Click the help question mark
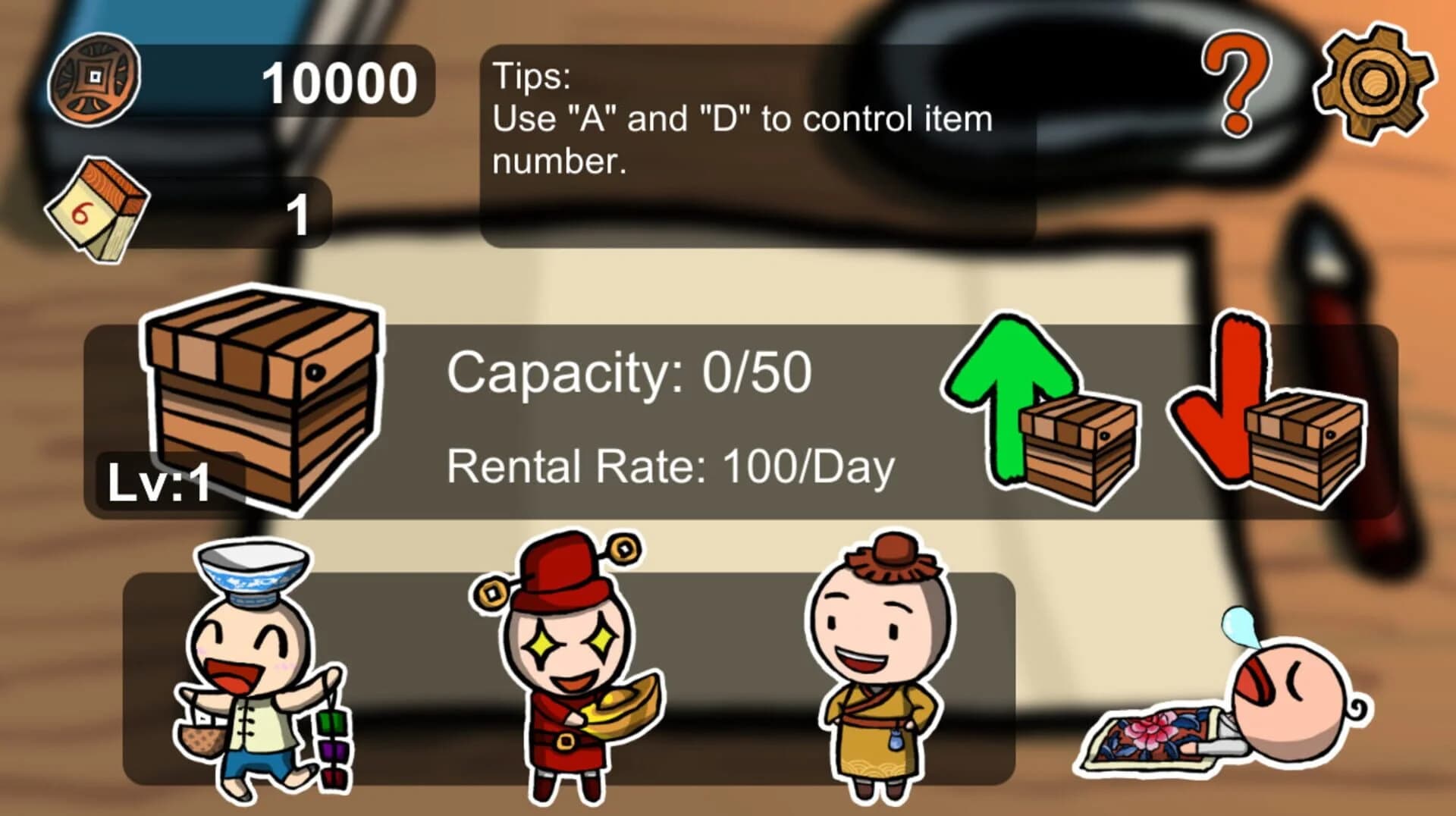 1235,83
